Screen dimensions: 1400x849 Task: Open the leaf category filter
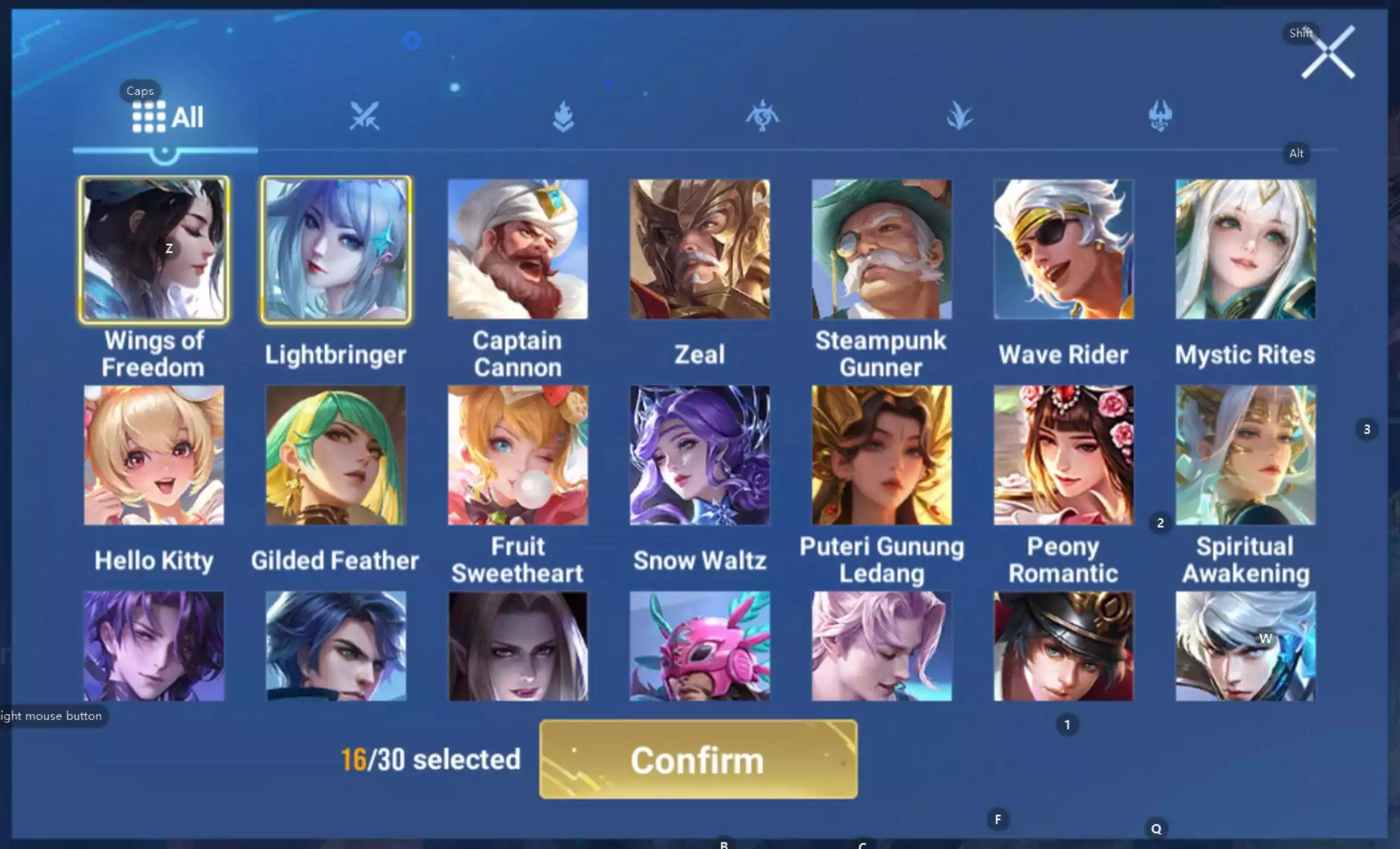pos(960,116)
